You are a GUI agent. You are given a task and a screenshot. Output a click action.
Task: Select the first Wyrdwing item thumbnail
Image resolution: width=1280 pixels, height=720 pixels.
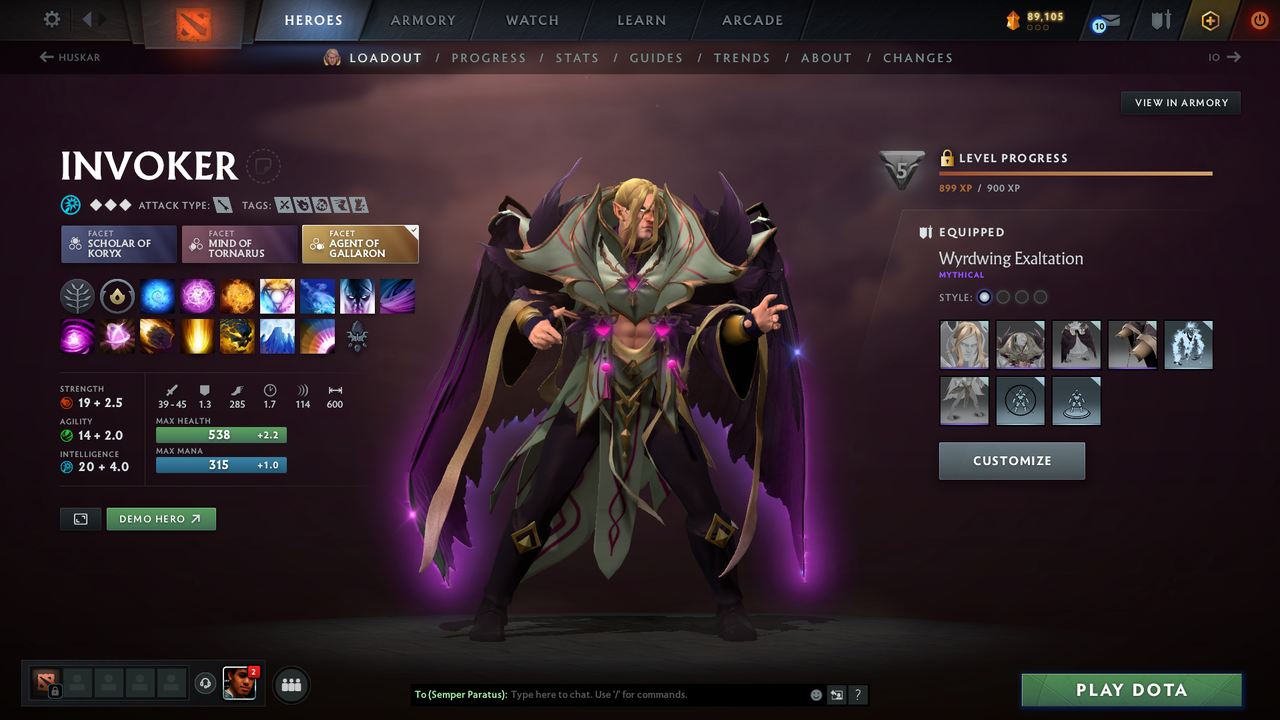tap(963, 344)
